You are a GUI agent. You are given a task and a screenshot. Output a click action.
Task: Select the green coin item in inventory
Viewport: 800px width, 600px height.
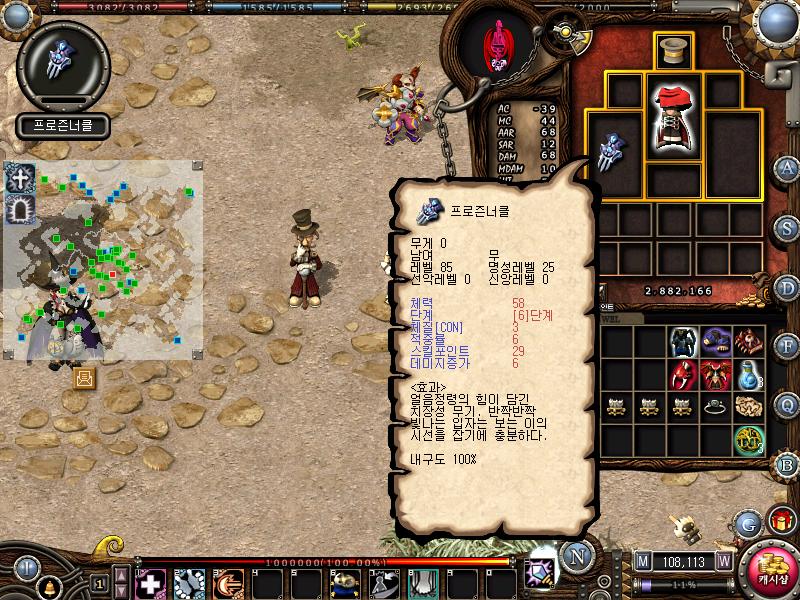748,439
